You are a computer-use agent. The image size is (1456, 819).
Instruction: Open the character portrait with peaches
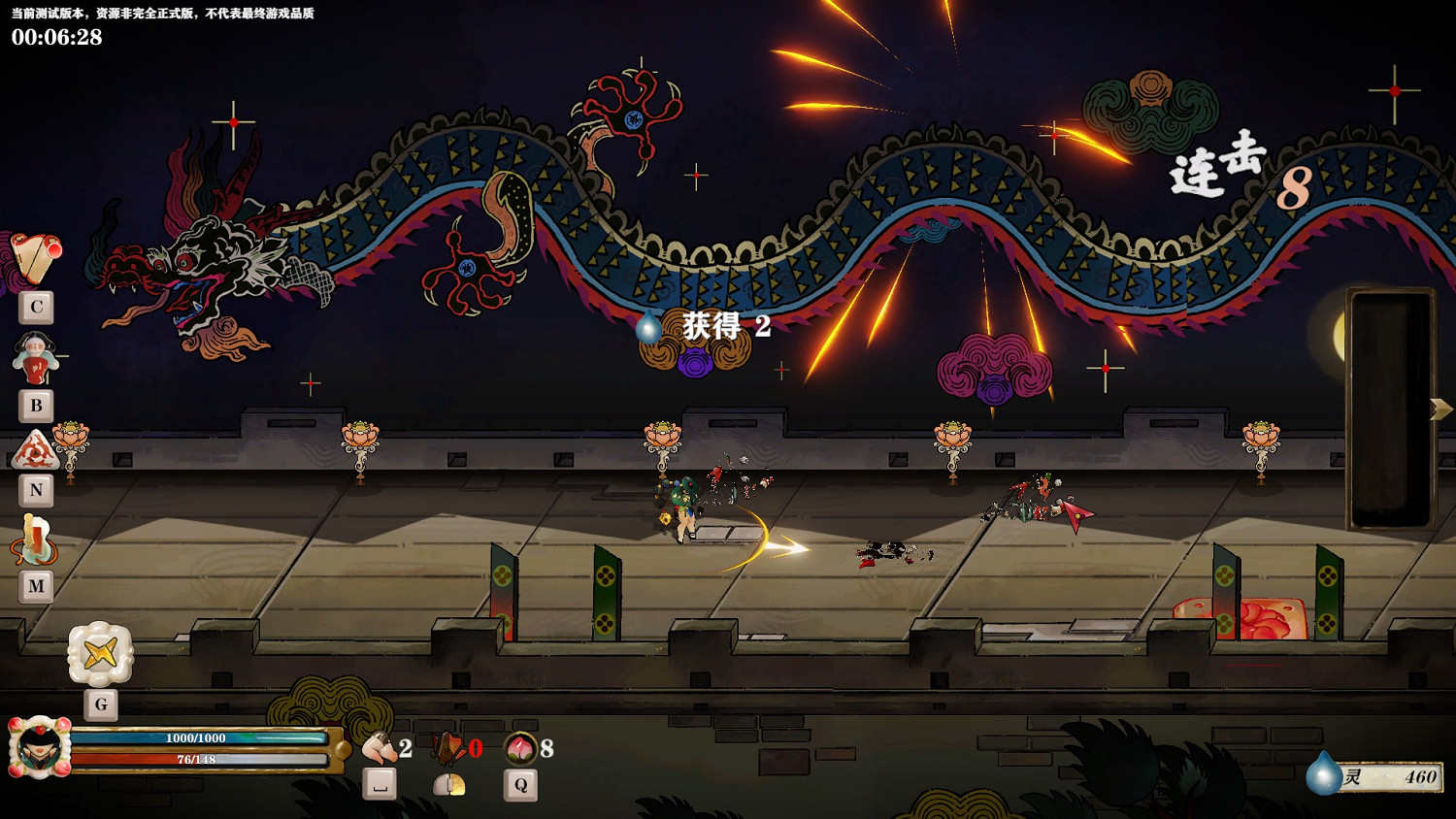[x=40, y=748]
